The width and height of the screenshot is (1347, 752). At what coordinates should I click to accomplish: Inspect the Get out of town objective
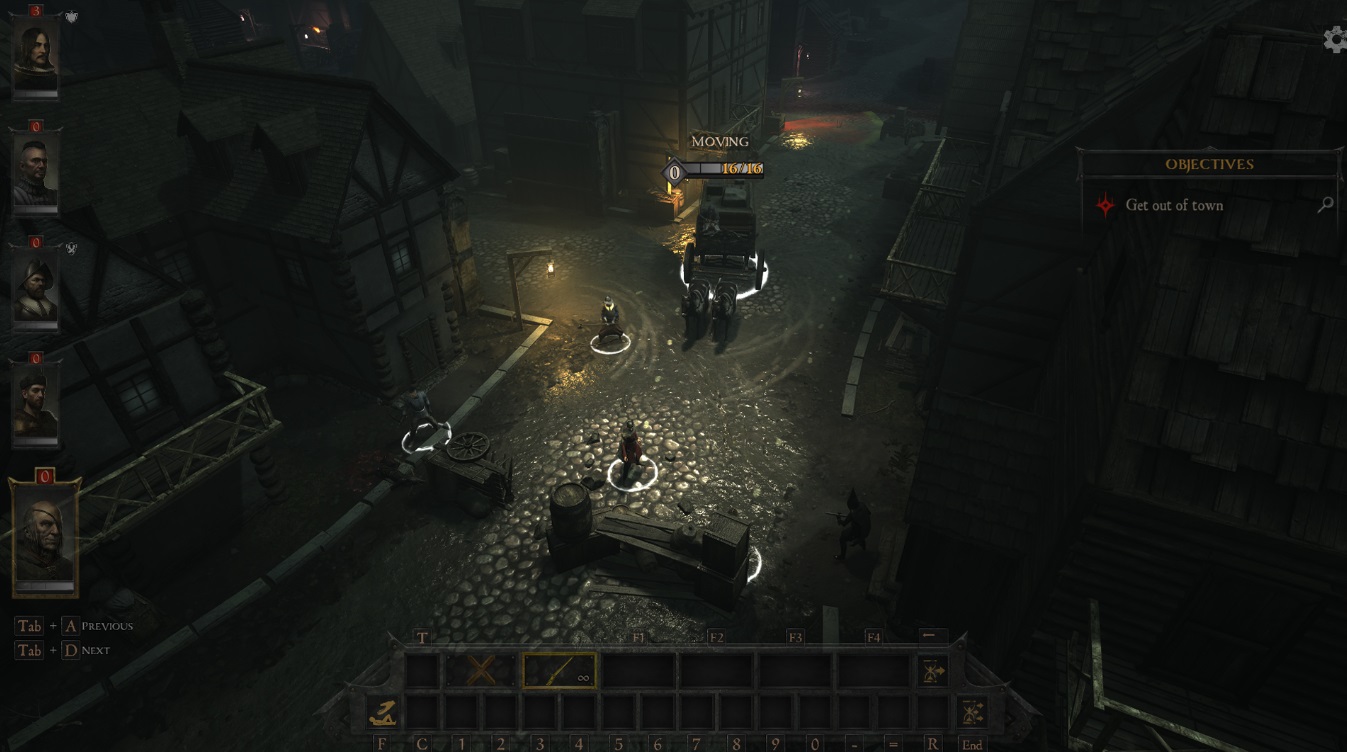pos(1174,205)
